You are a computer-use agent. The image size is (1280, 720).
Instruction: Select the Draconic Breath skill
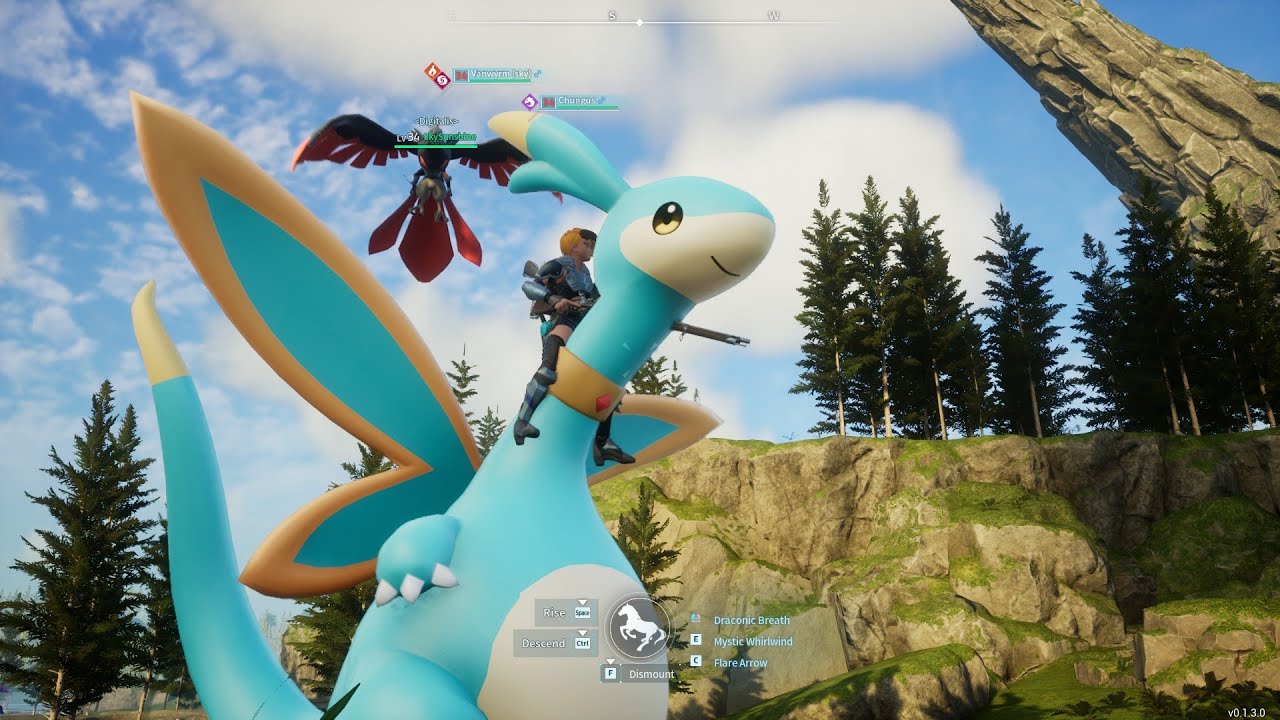pos(751,621)
